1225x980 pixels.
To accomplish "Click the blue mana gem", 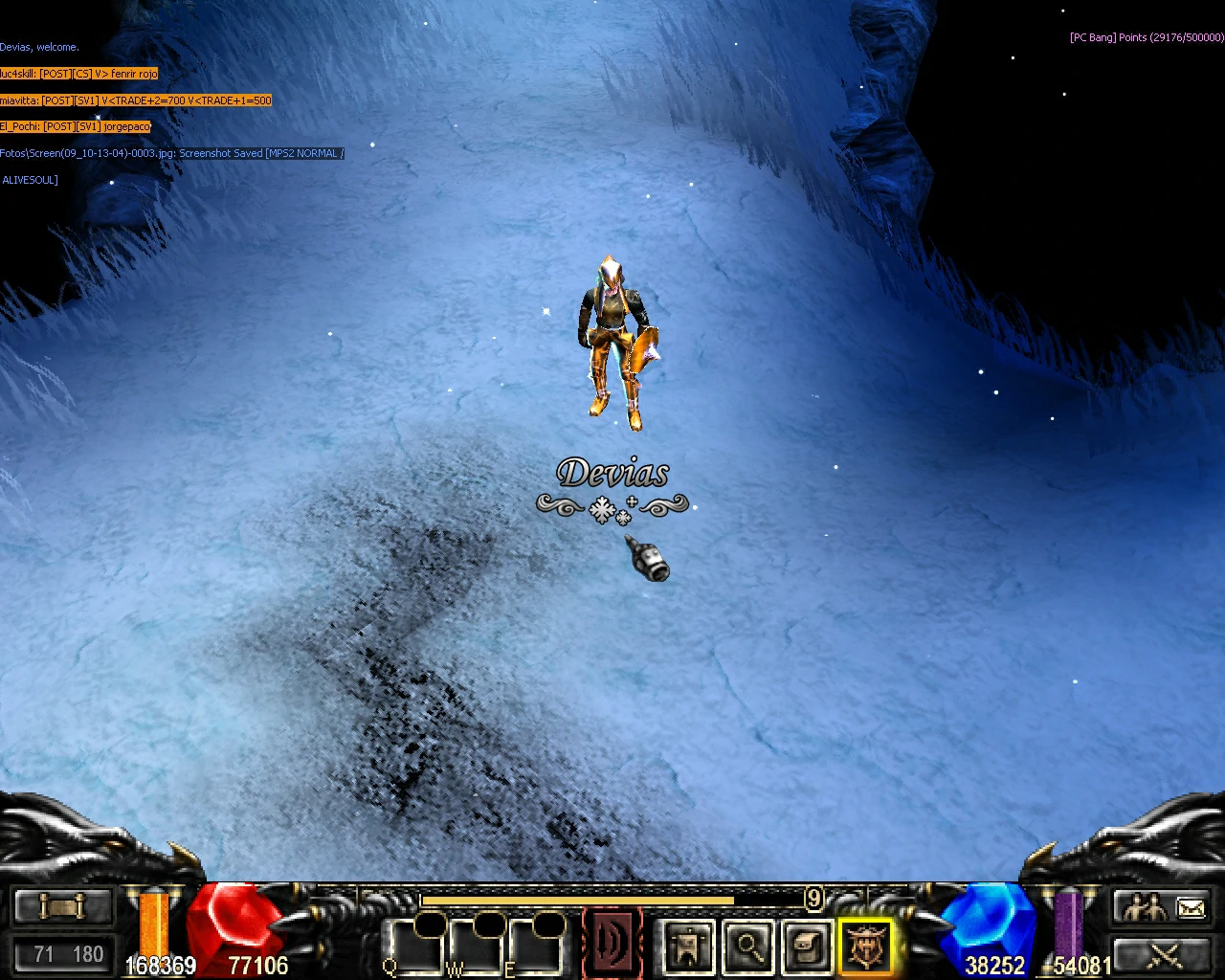I will click(x=988, y=924).
